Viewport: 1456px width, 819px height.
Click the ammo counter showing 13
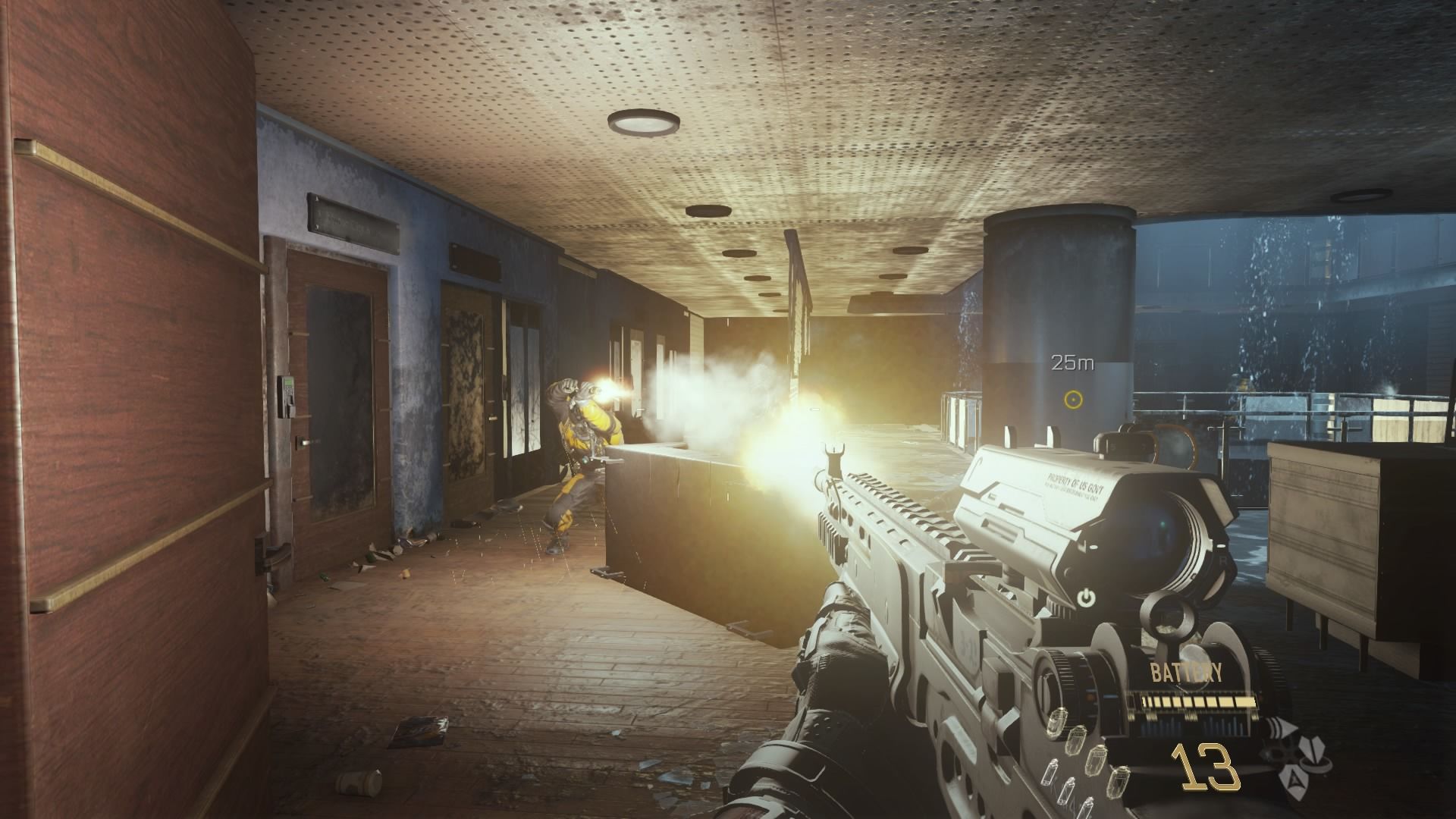1203,766
